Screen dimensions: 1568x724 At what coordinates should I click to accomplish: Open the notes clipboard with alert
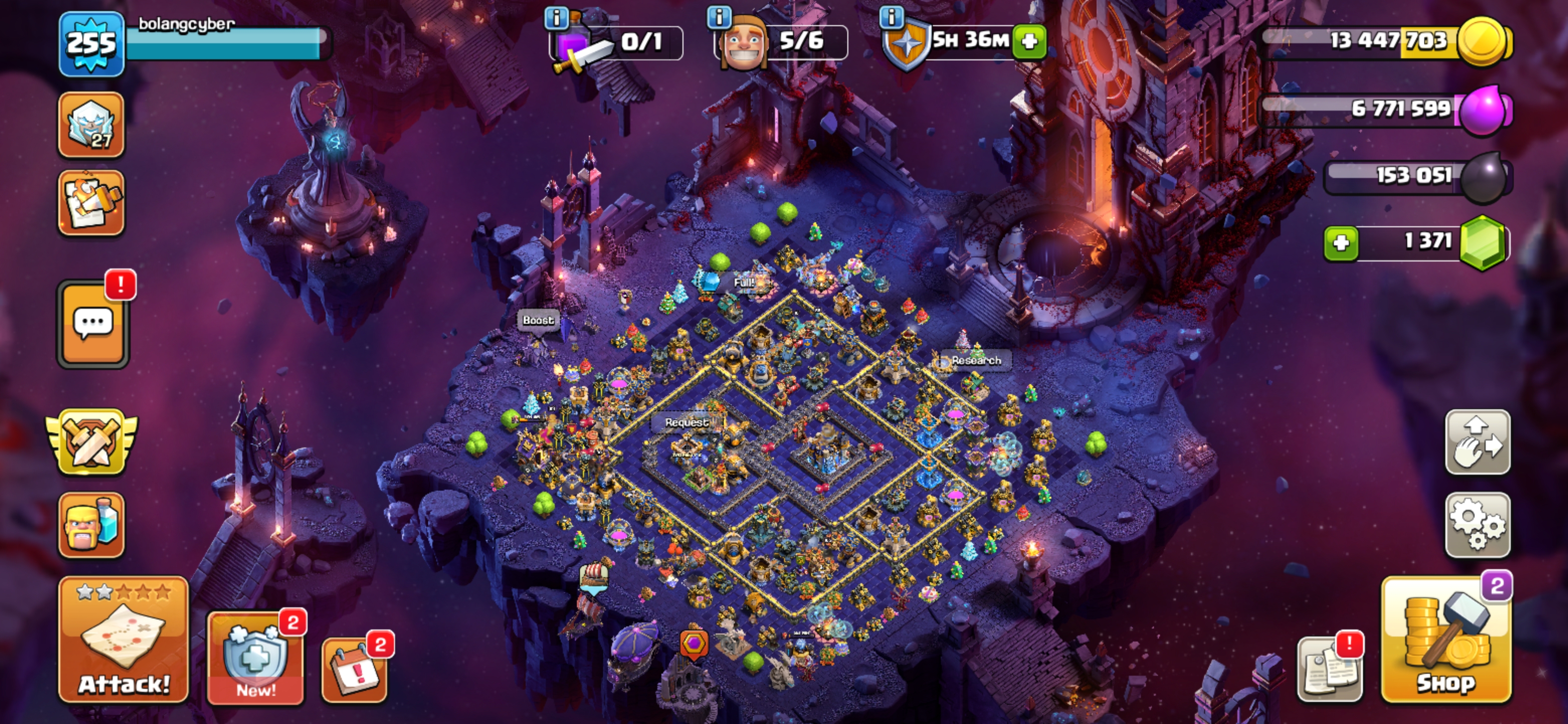(x=1329, y=670)
